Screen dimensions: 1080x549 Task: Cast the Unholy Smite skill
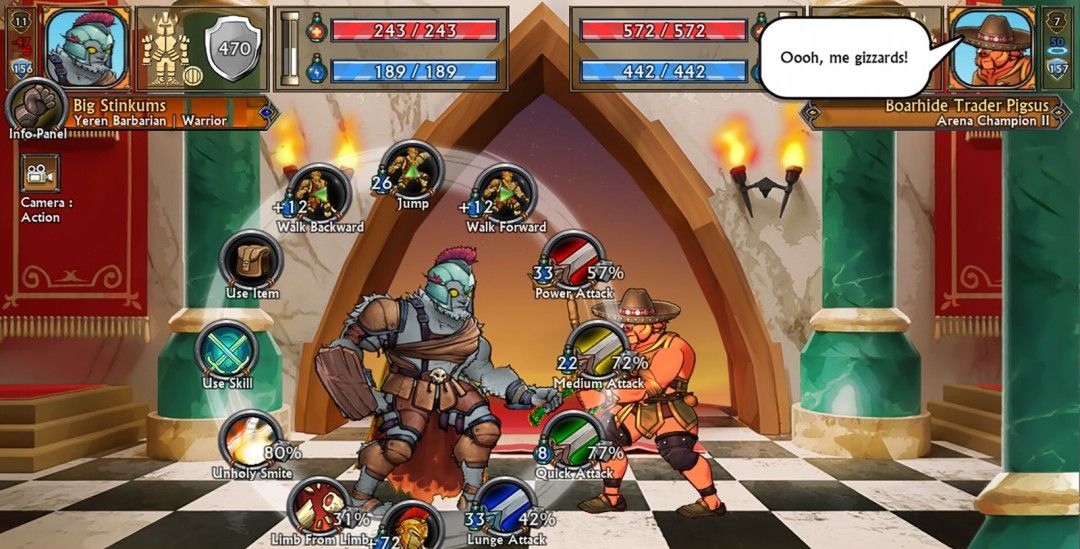click(x=251, y=439)
